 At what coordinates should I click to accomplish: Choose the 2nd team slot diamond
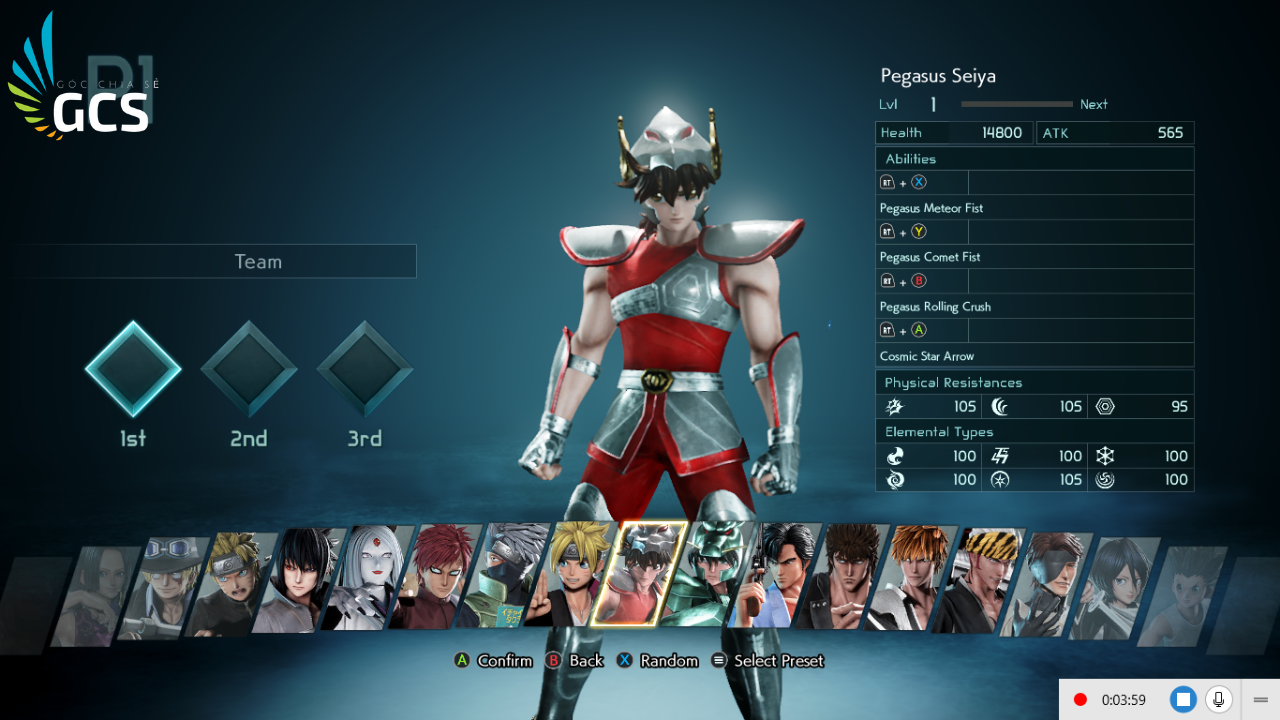249,369
